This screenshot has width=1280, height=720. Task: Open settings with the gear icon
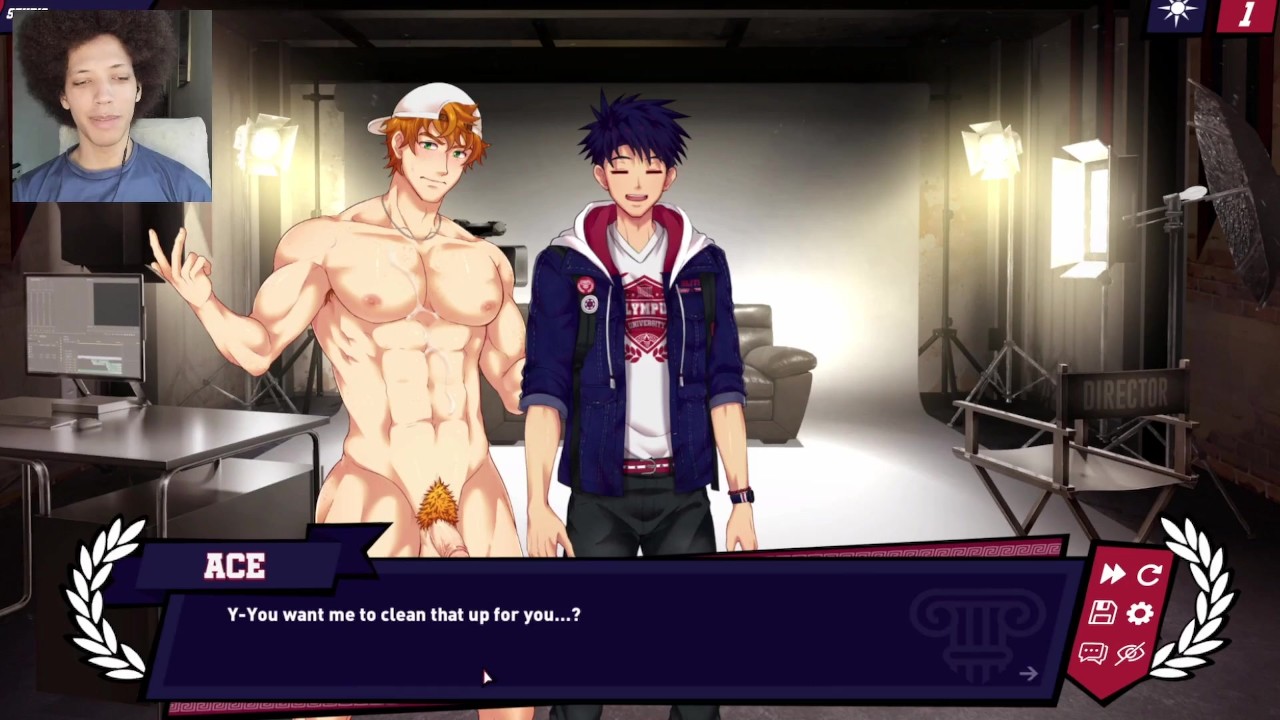(1140, 613)
